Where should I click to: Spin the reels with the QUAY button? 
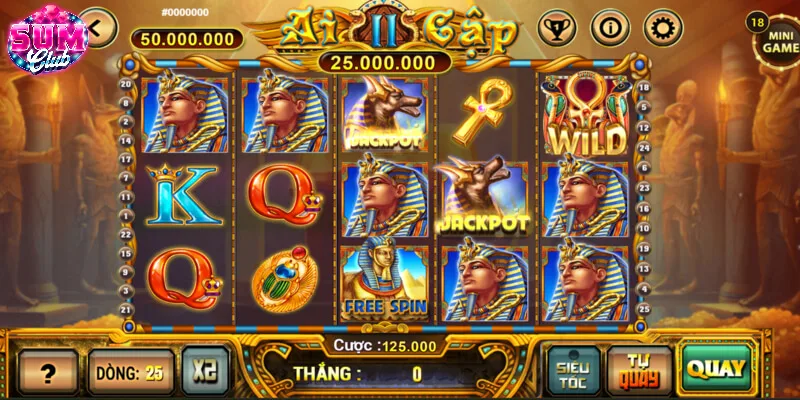[x=715, y=368]
